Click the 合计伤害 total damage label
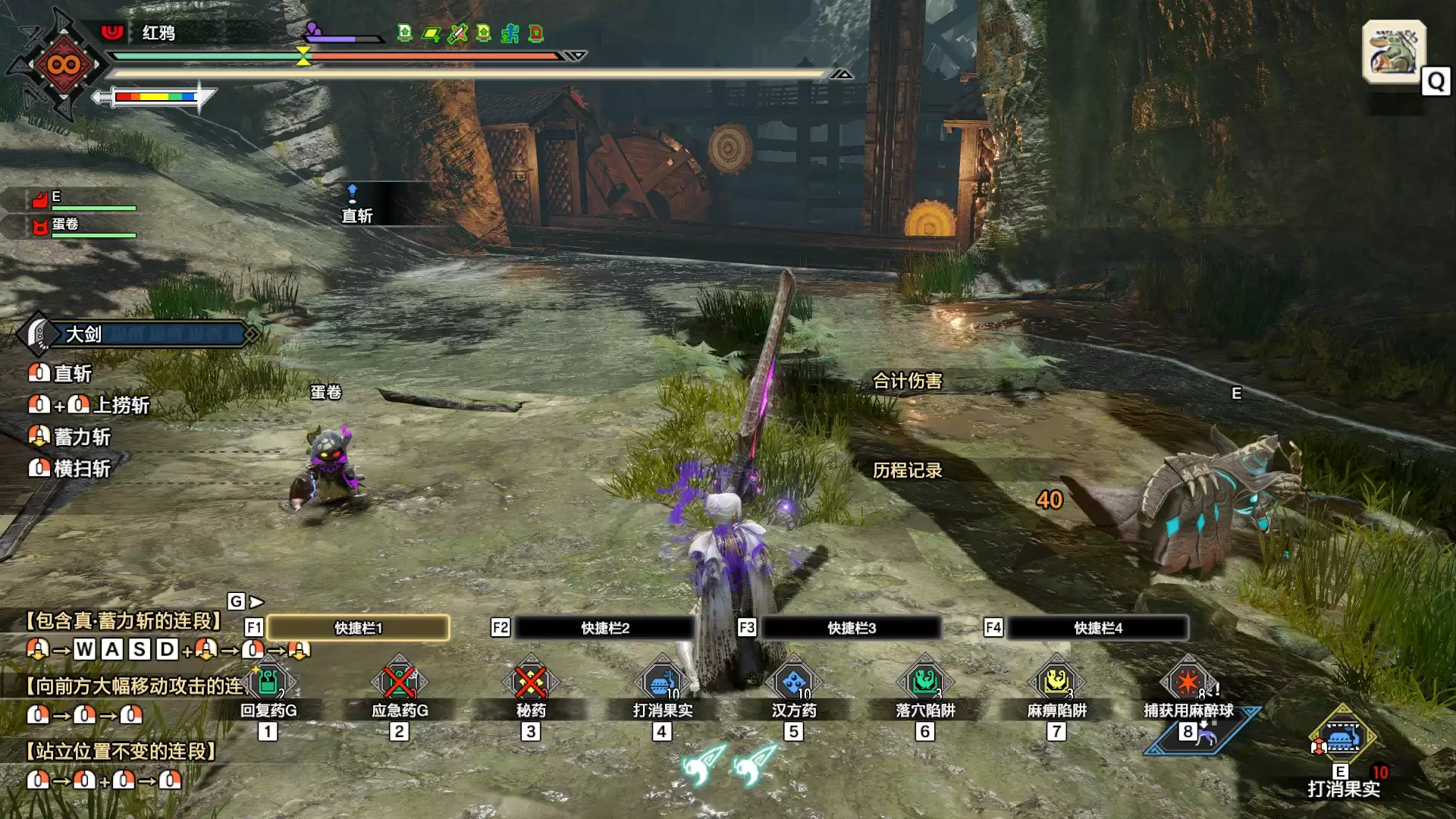This screenshot has height=819, width=1456. (x=908, y=381)
